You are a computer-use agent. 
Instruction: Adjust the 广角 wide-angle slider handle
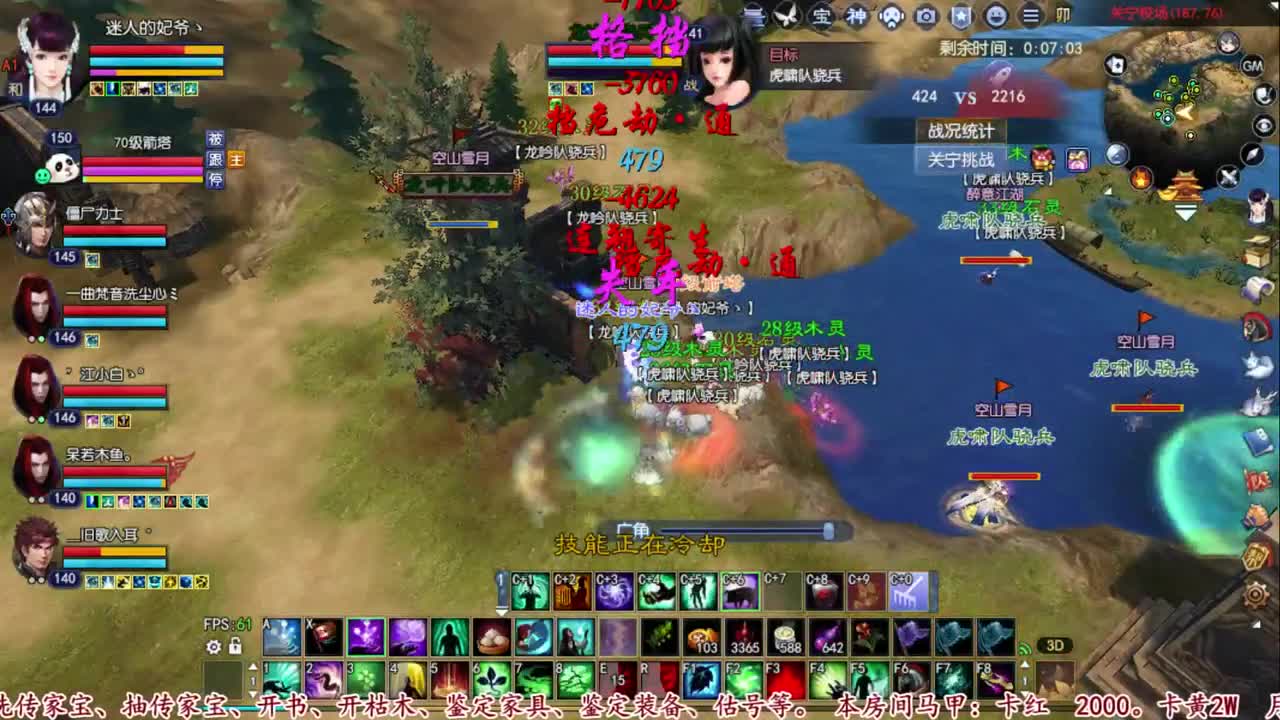tap(828, 532)
